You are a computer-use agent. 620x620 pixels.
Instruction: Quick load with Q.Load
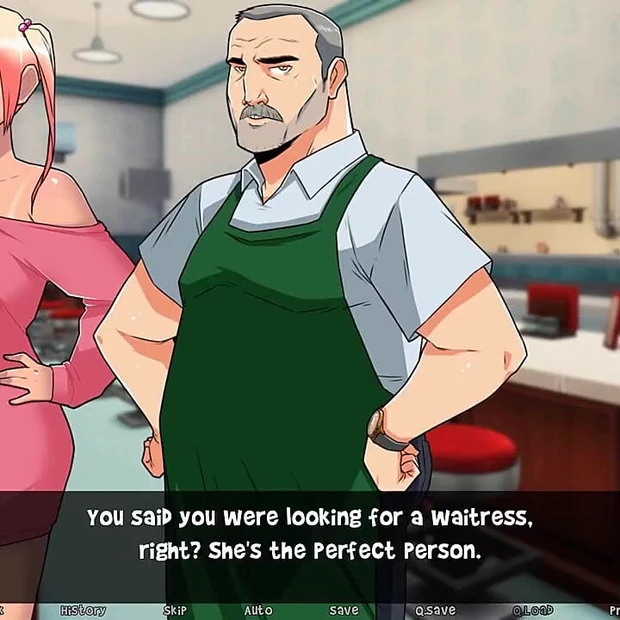(533, 610)
